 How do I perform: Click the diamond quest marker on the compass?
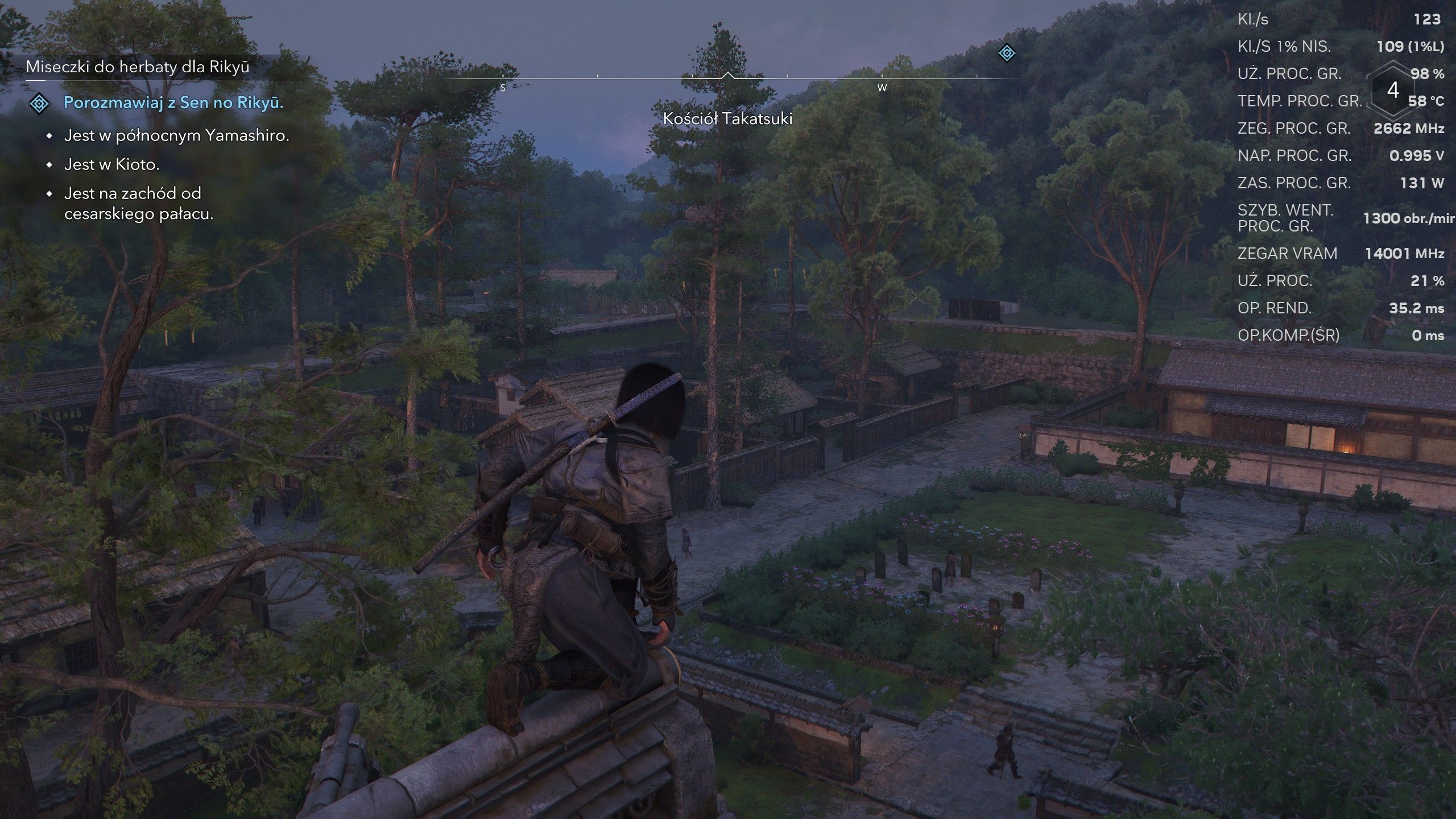point(1007,53)
